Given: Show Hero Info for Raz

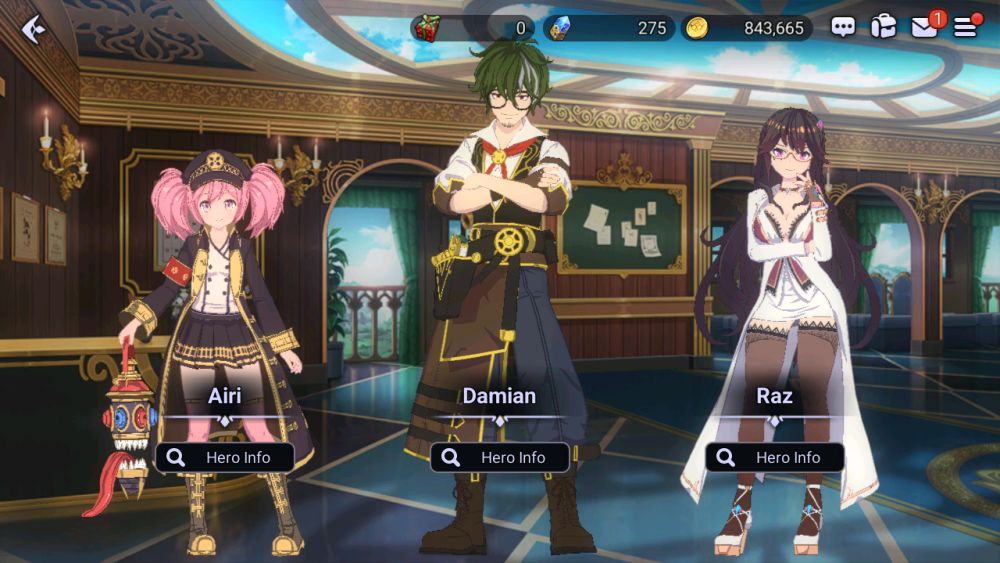Looking at the screenshot, I should click(775, 457).
